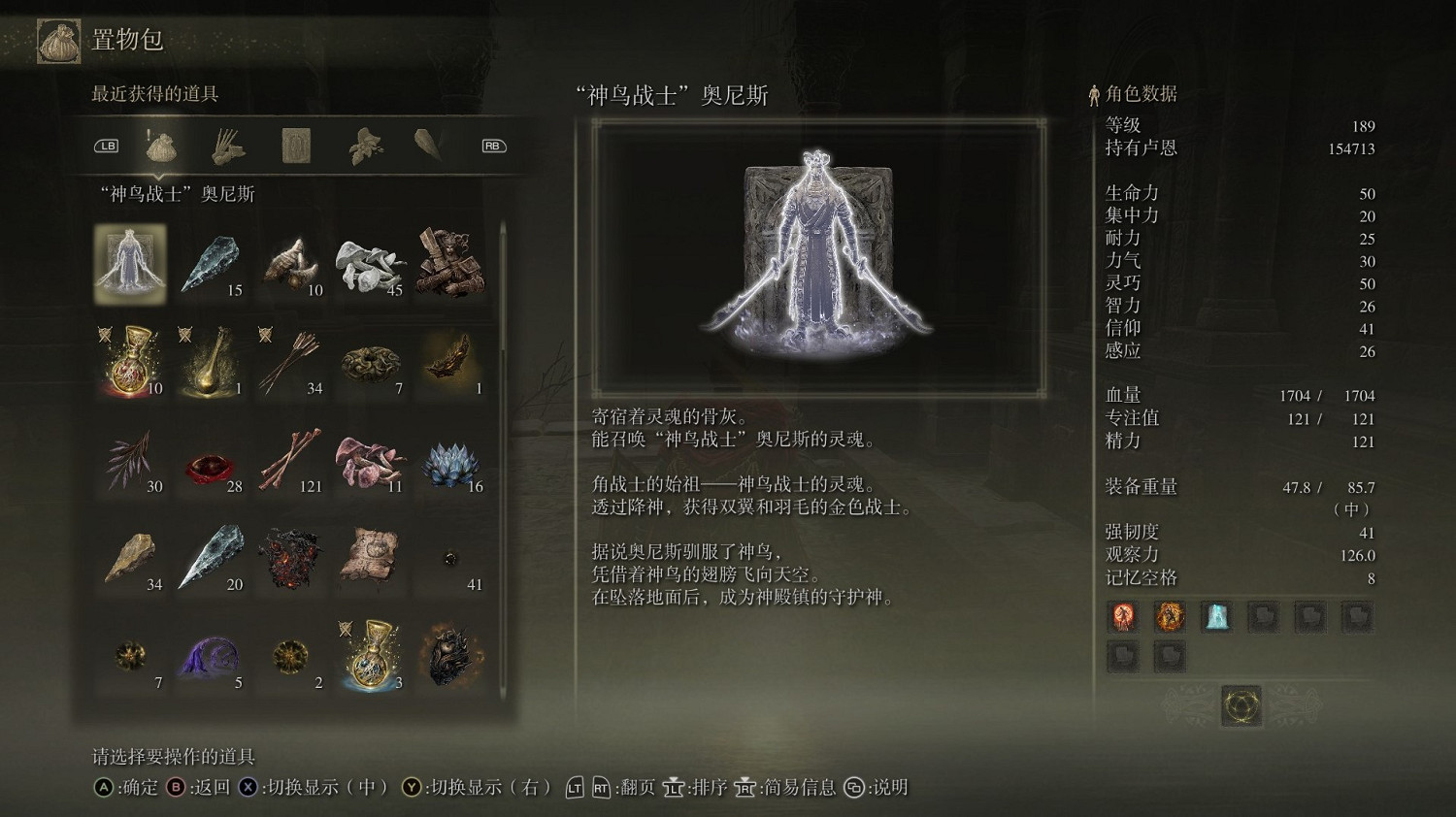1456x817 pixels.
Task: Open the stone tablet info category icon
Action: (x=296, y=146)
